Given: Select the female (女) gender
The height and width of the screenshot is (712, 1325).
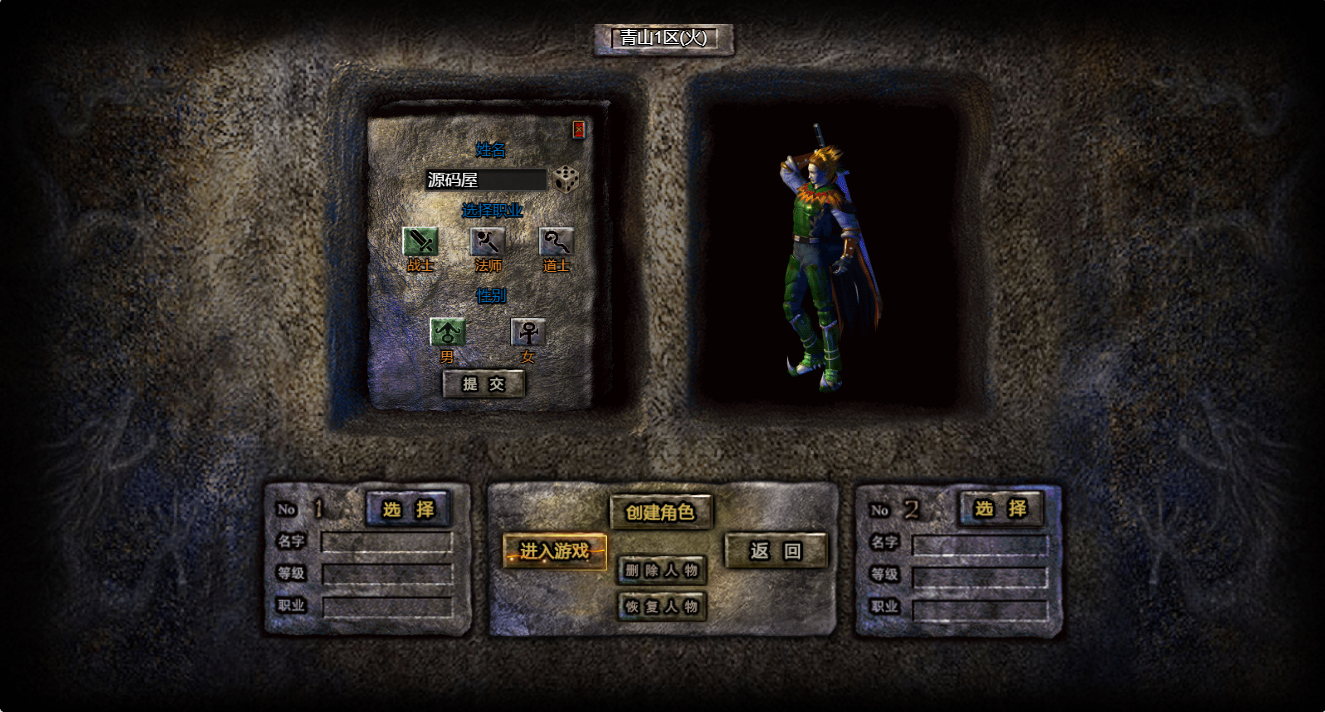Looking at the screenshot, I should (x=528, y=331).
